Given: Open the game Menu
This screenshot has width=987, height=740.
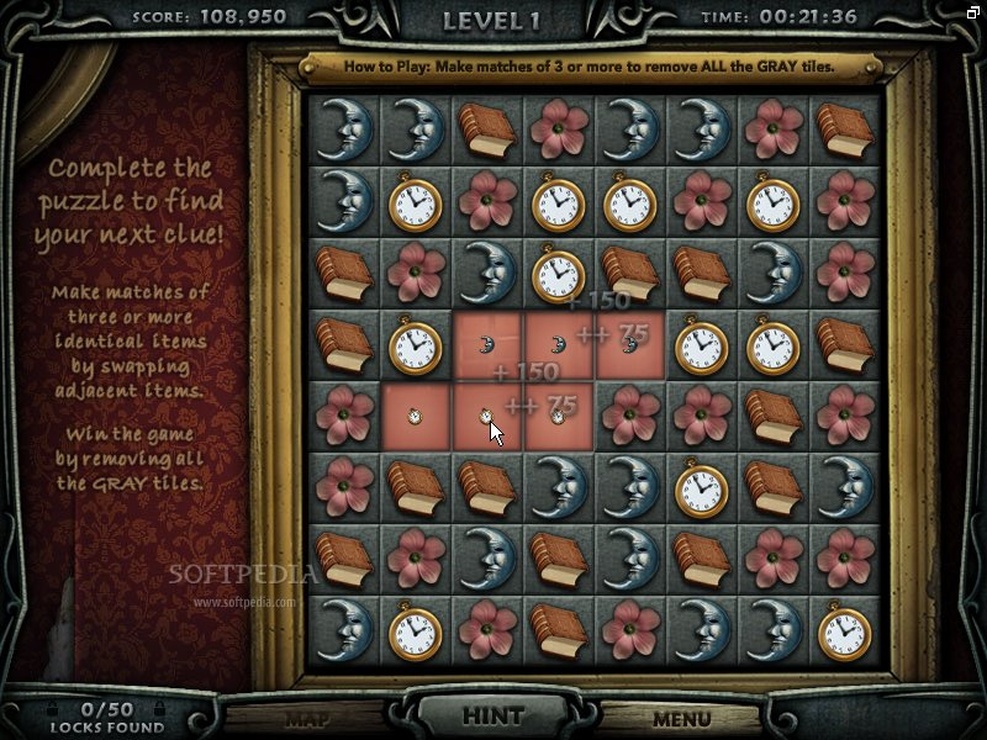Looking at the screenshot, I should (x=681, y=719).
